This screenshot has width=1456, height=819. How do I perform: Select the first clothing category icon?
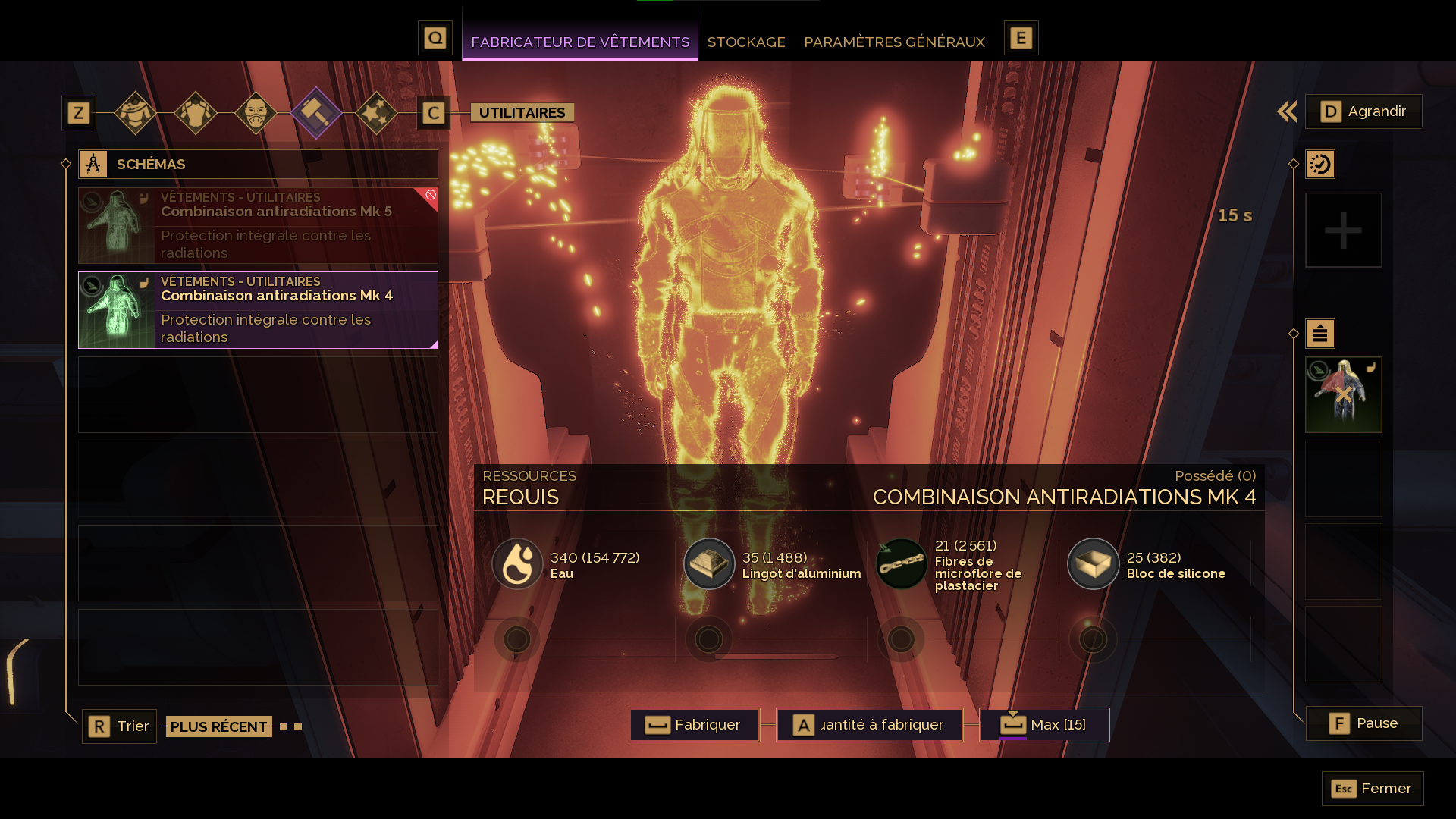pos(135,113)
